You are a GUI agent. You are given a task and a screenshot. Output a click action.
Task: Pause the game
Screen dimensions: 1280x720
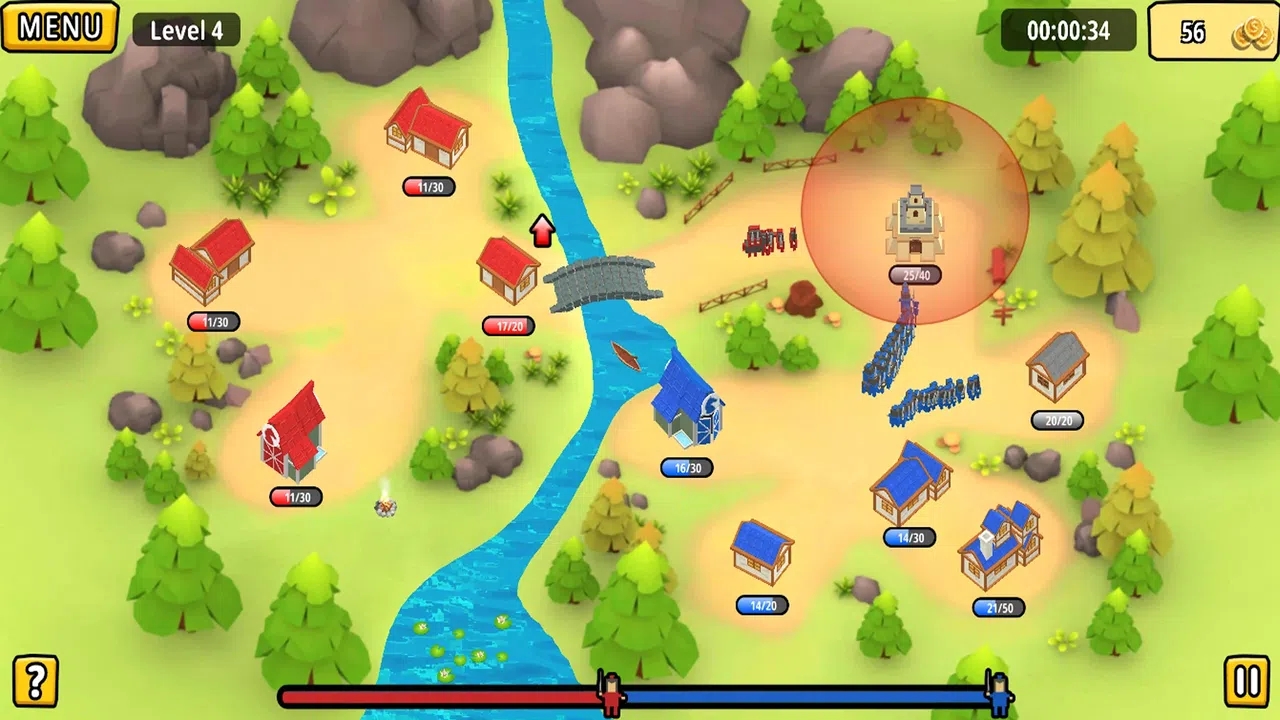coord(1246,682)
